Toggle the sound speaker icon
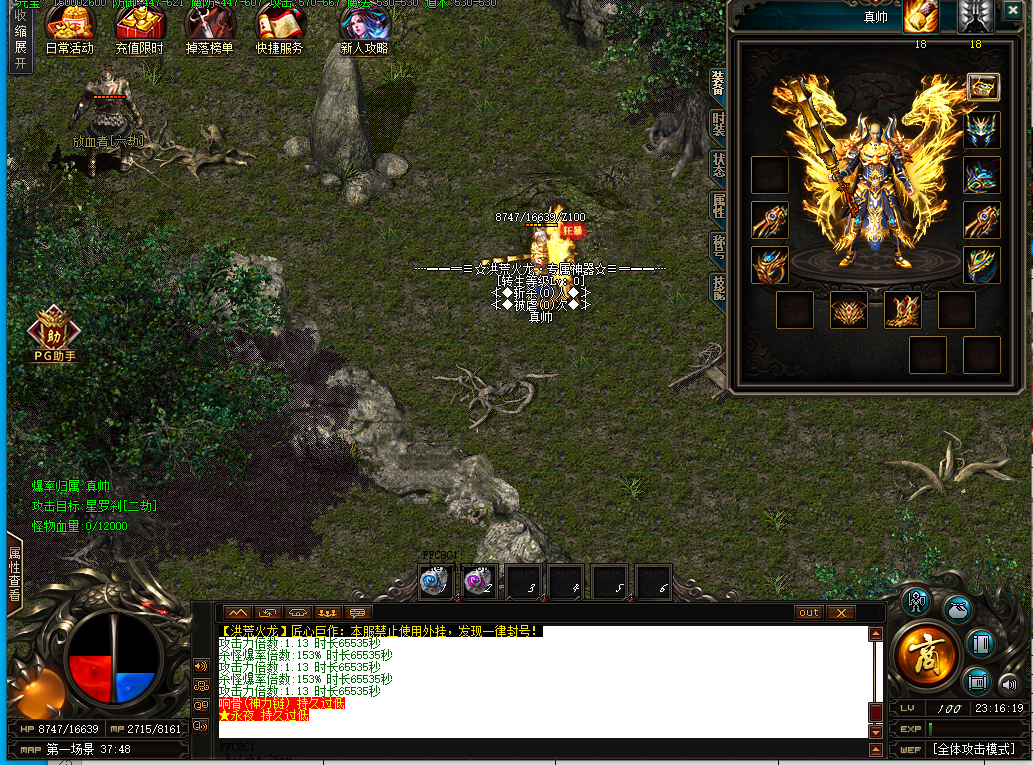Screen dimensions: 1033x765 click(x=1008, y=685)
